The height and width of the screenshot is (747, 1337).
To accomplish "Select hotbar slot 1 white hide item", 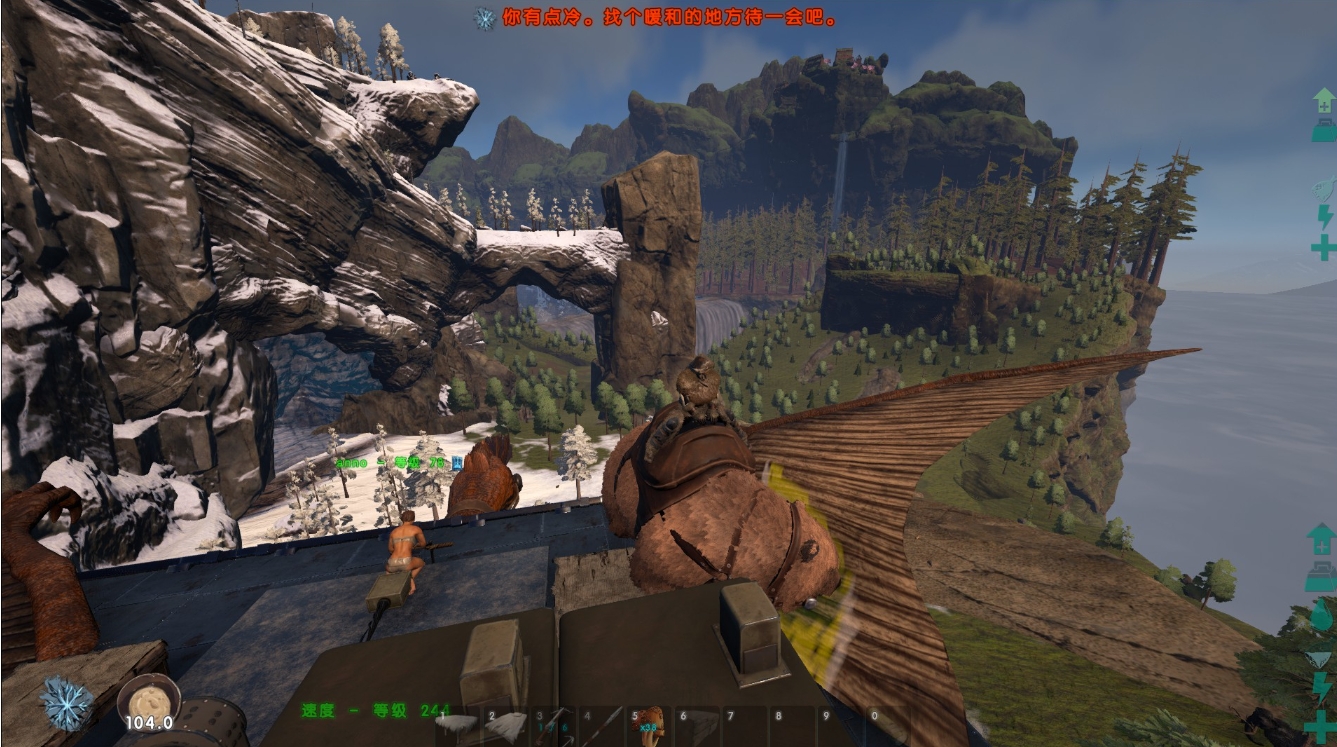I will [457, 725].
